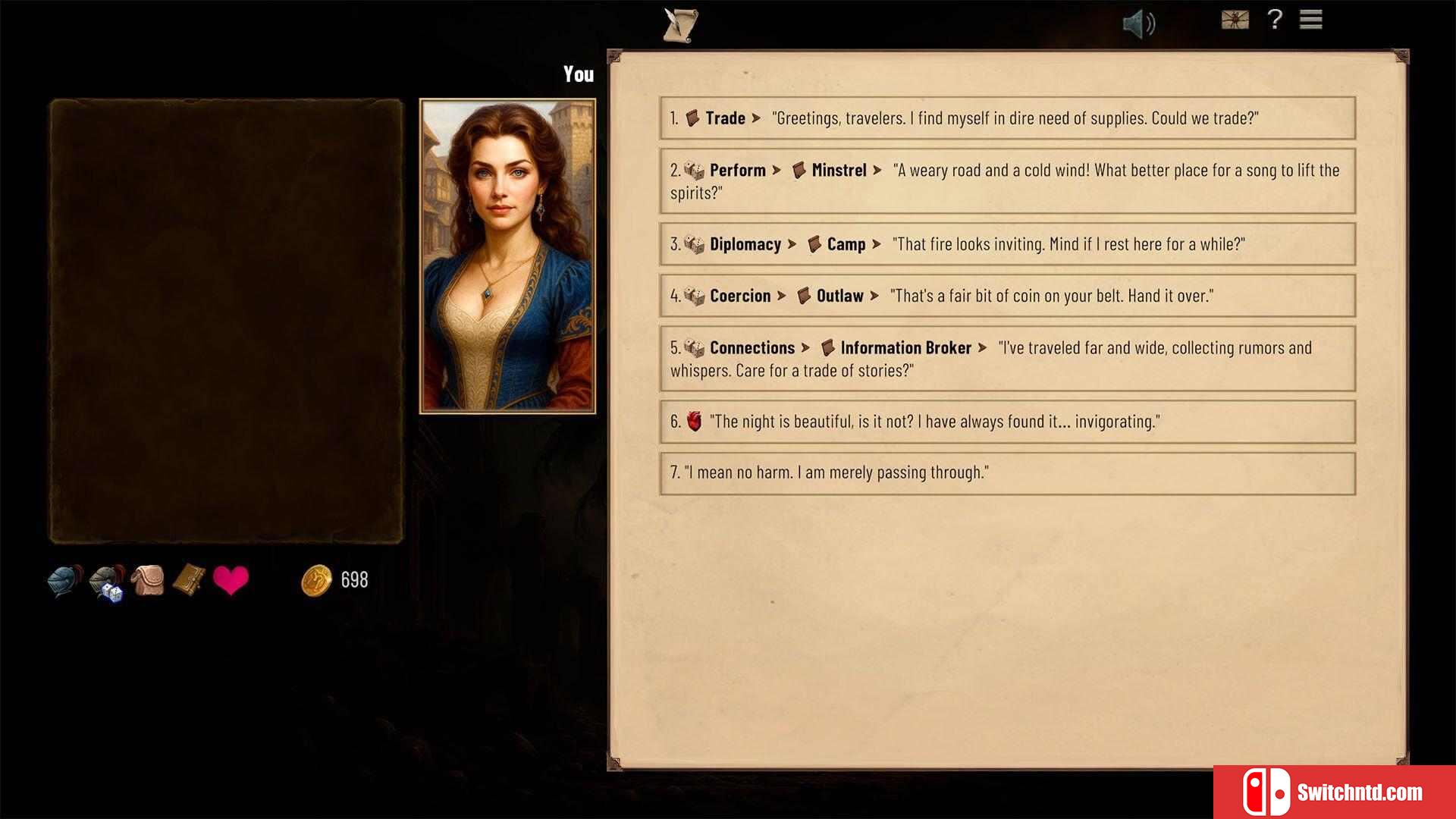The image size is (1456, 819).
Task: Open the hamburger main menu
Action: 1310,20
